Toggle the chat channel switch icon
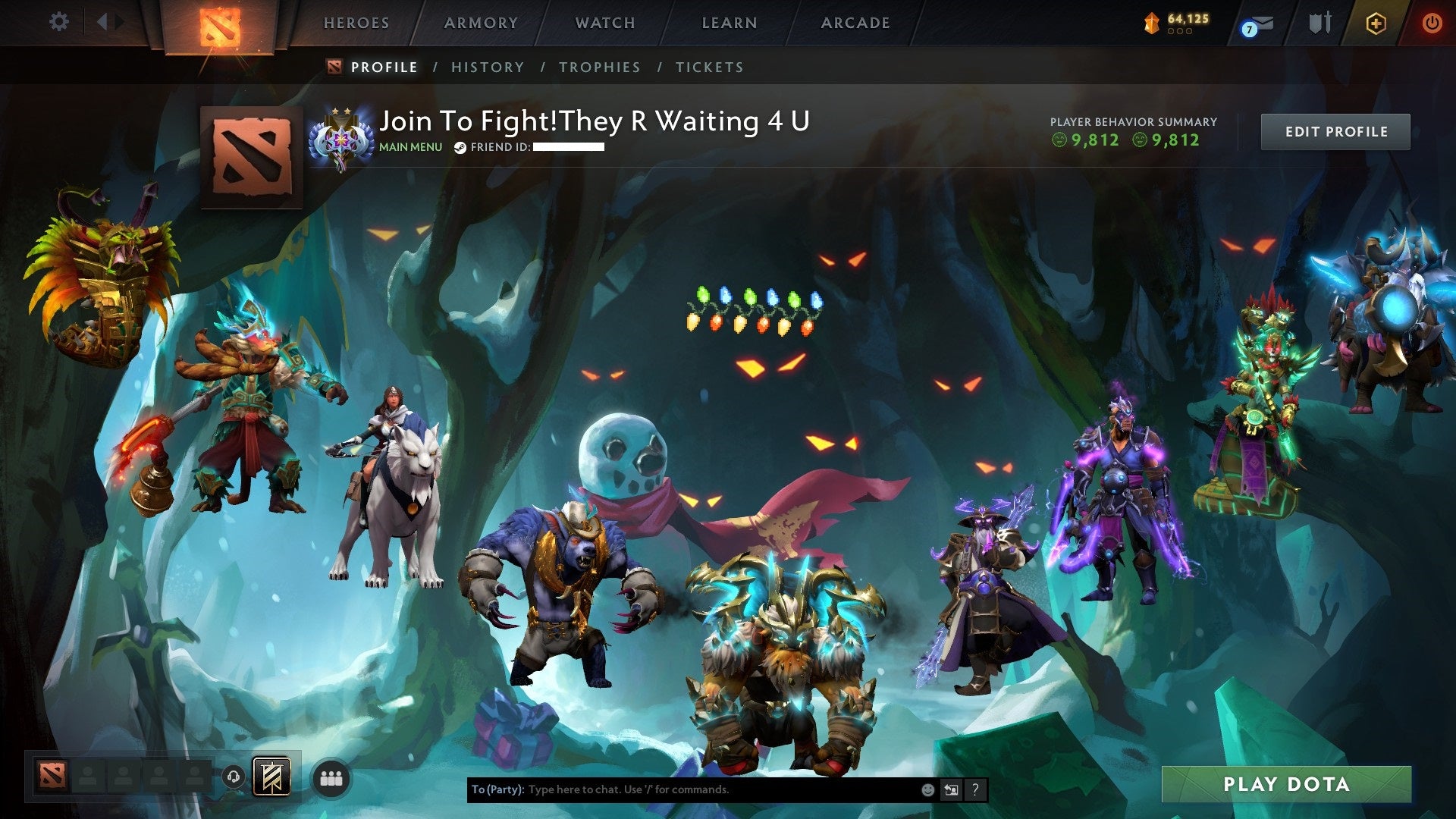1456x819 pixels. click(x=950, y=789)
